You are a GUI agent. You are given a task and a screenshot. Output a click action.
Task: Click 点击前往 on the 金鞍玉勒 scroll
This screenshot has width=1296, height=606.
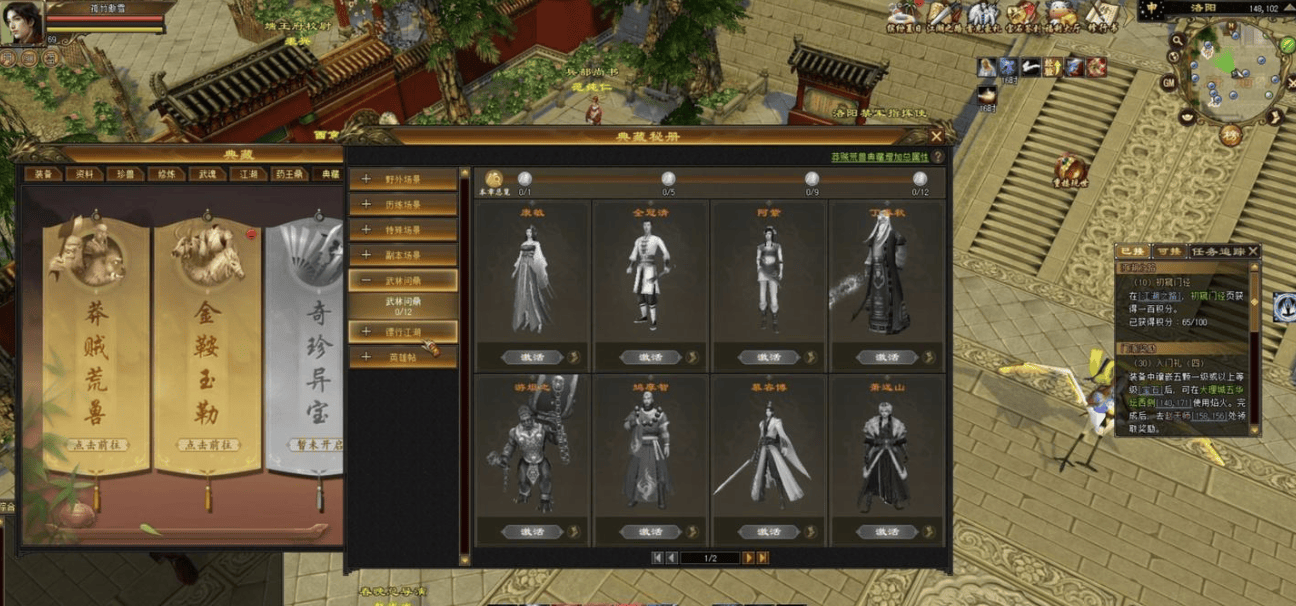tap(208, 445)
